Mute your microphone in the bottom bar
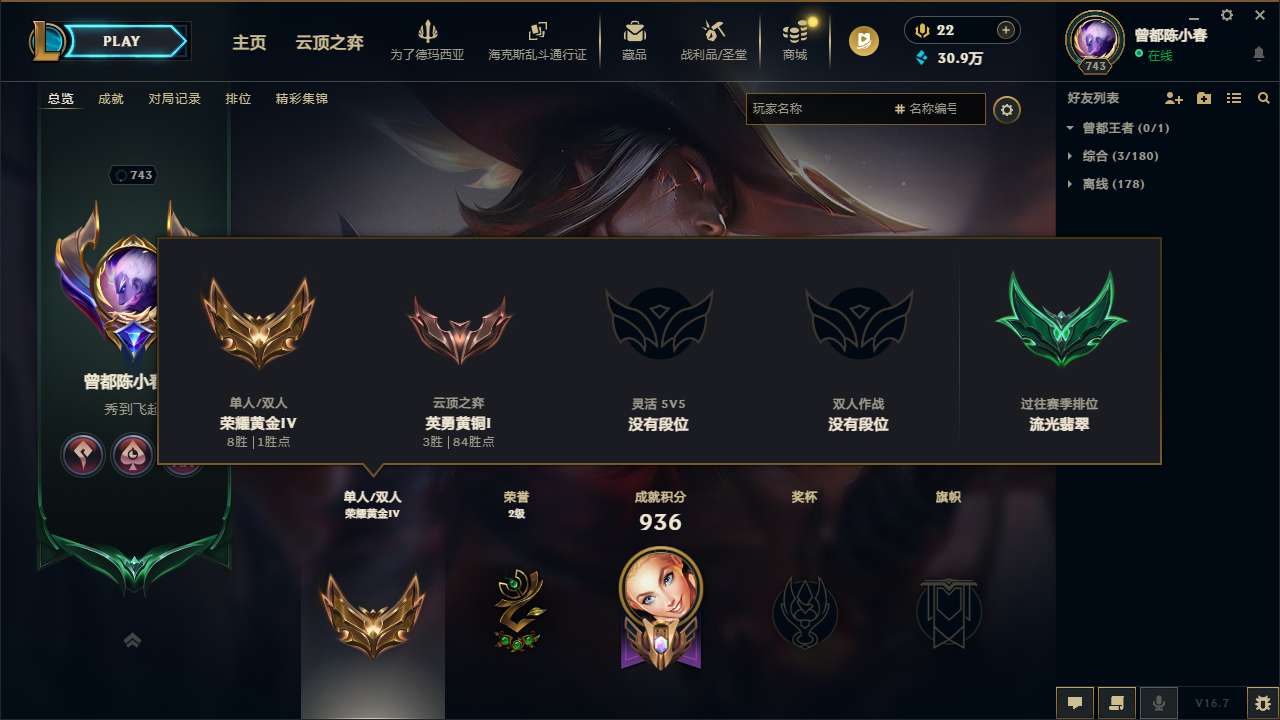 tap(1159, 702)
